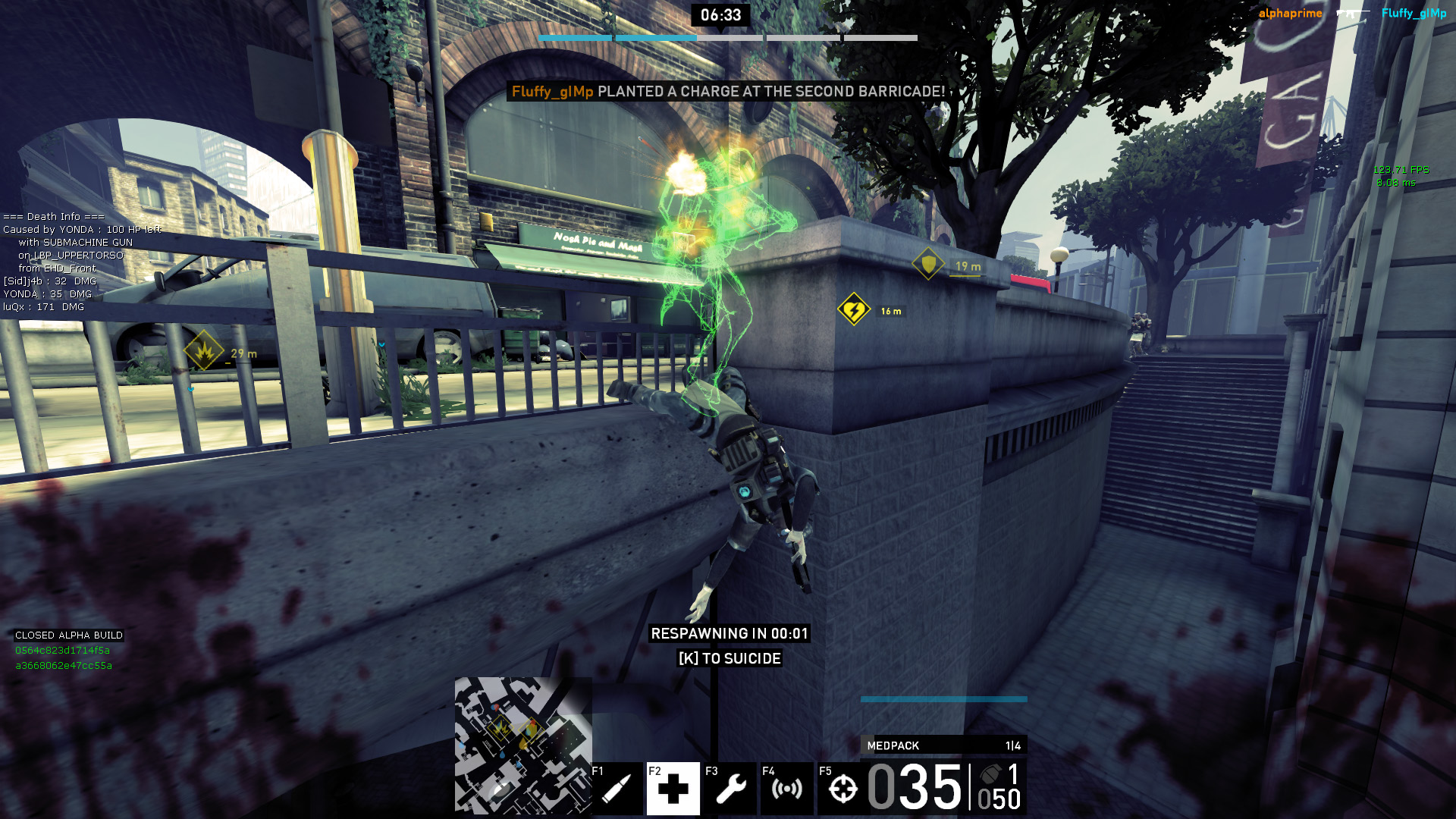Activate the F2 medpack cross ability

click(673, 789)
